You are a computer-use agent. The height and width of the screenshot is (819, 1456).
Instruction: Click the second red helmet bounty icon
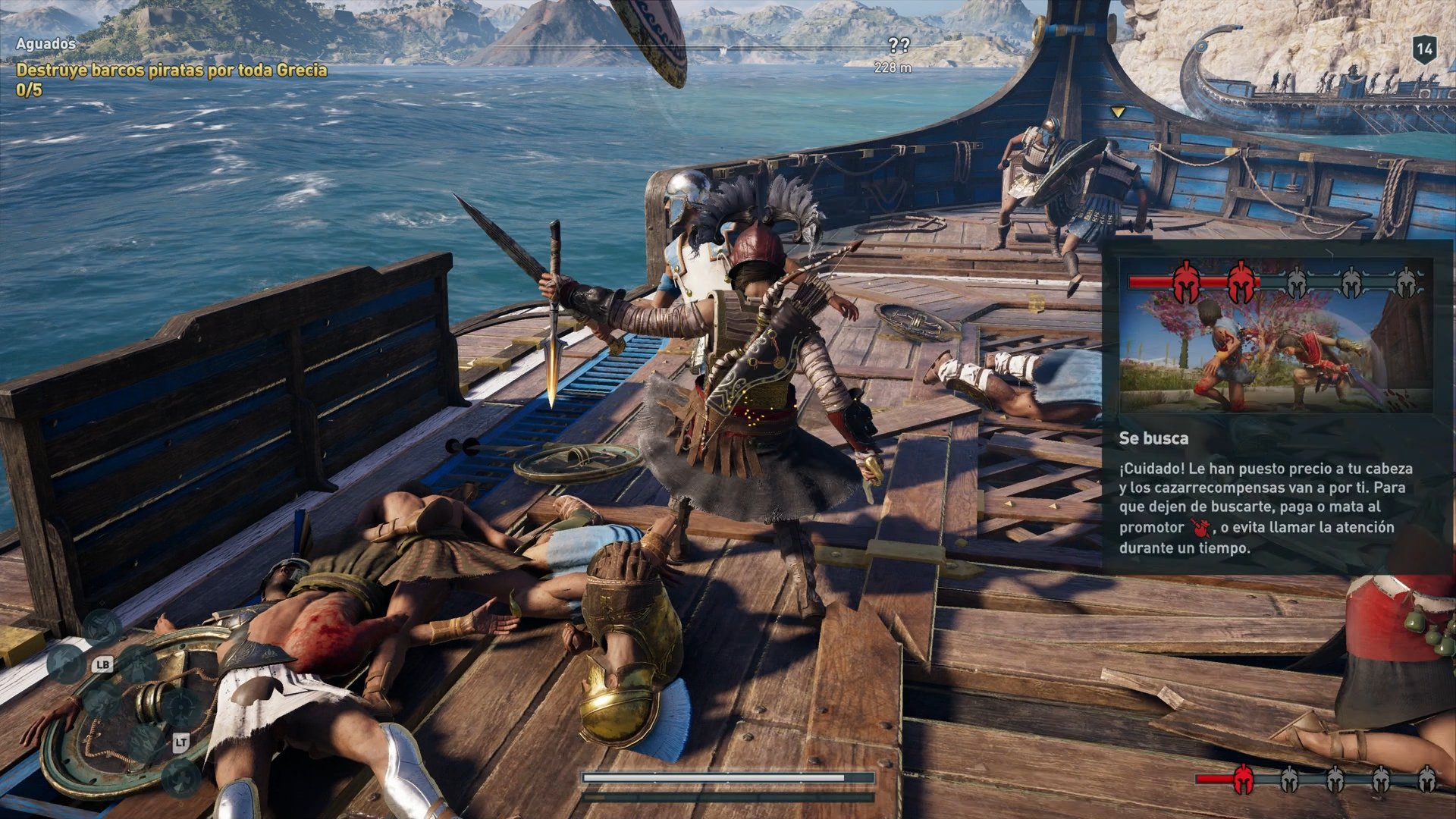coord(1241,283)
